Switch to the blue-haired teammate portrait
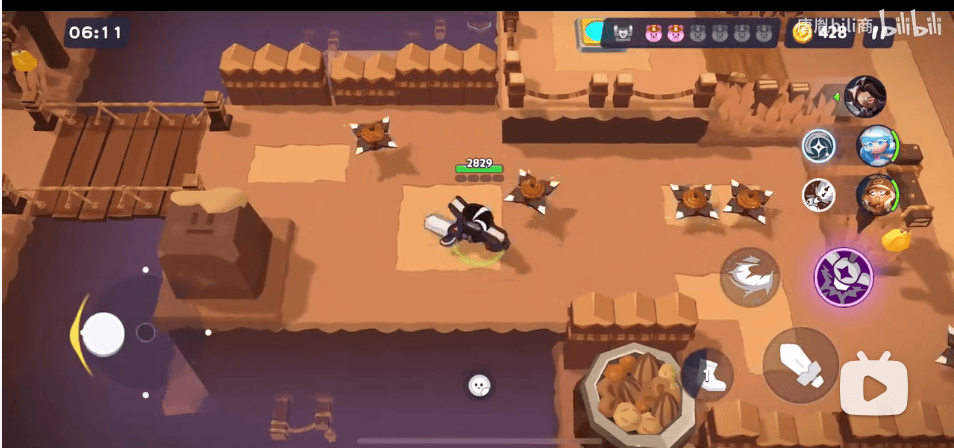 coord(877,146)
